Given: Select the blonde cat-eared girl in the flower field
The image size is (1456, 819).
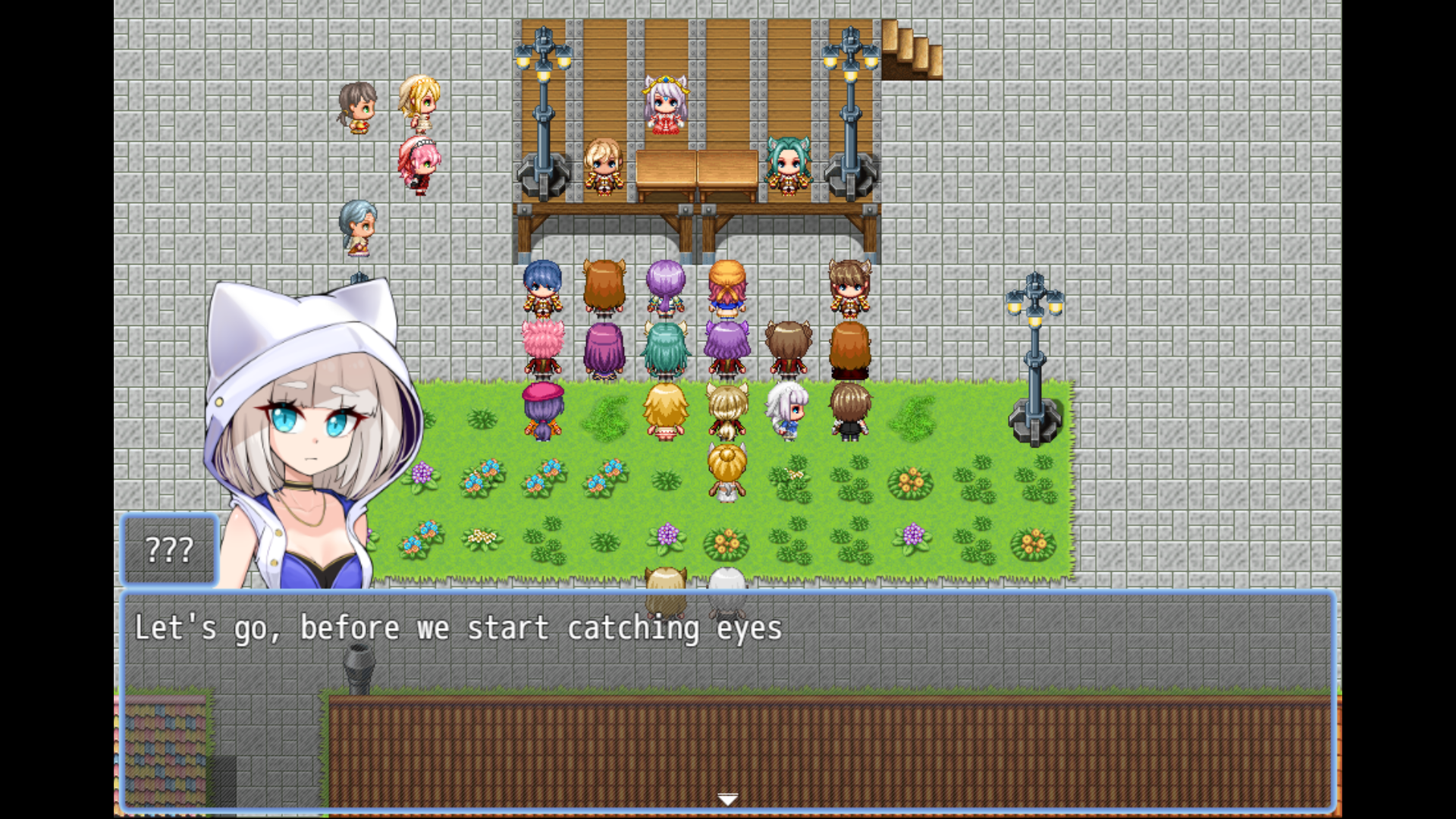Looking at the screenshot, I should tap(725, 470).
